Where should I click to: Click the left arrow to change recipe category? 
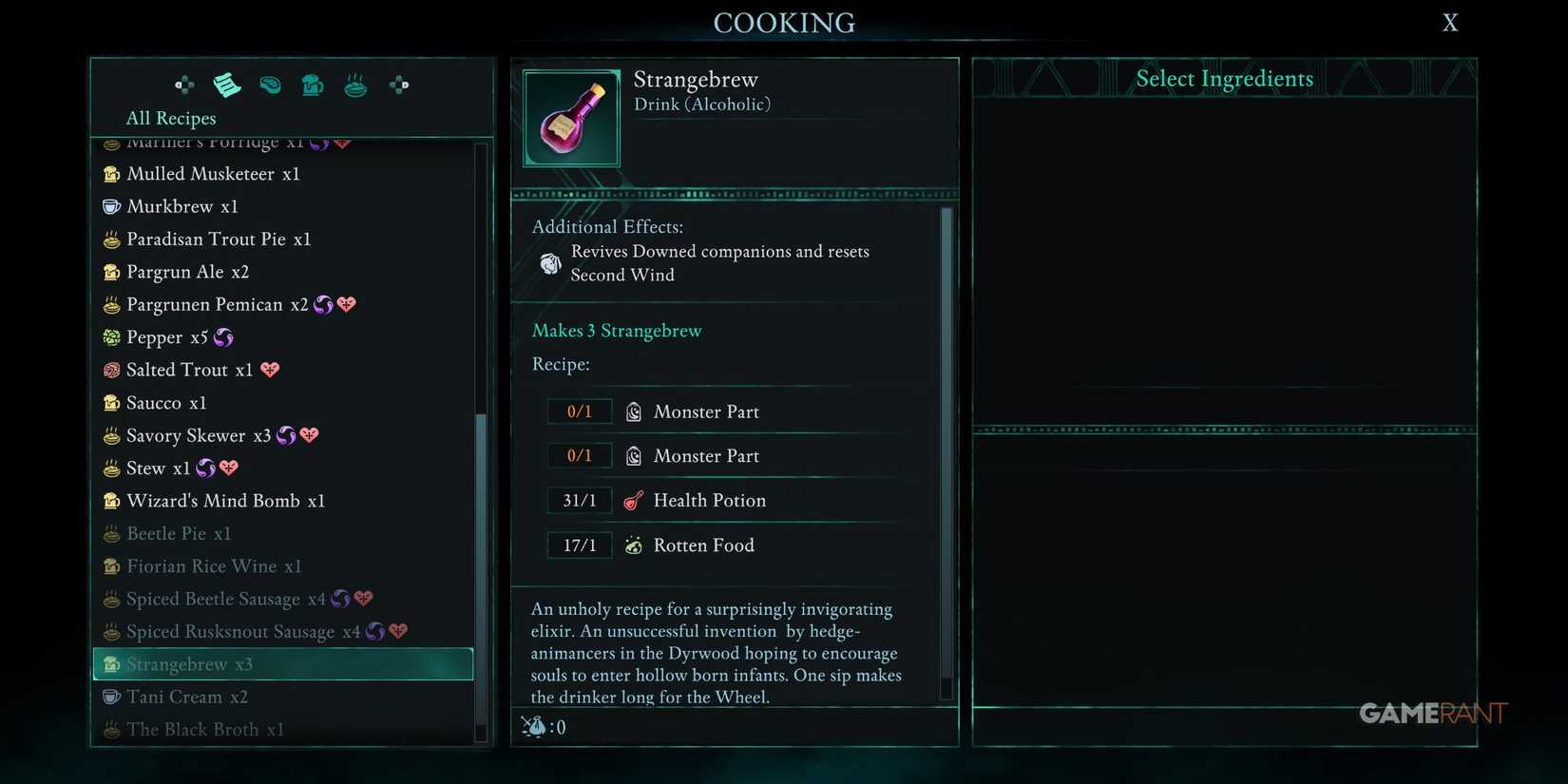183,85
